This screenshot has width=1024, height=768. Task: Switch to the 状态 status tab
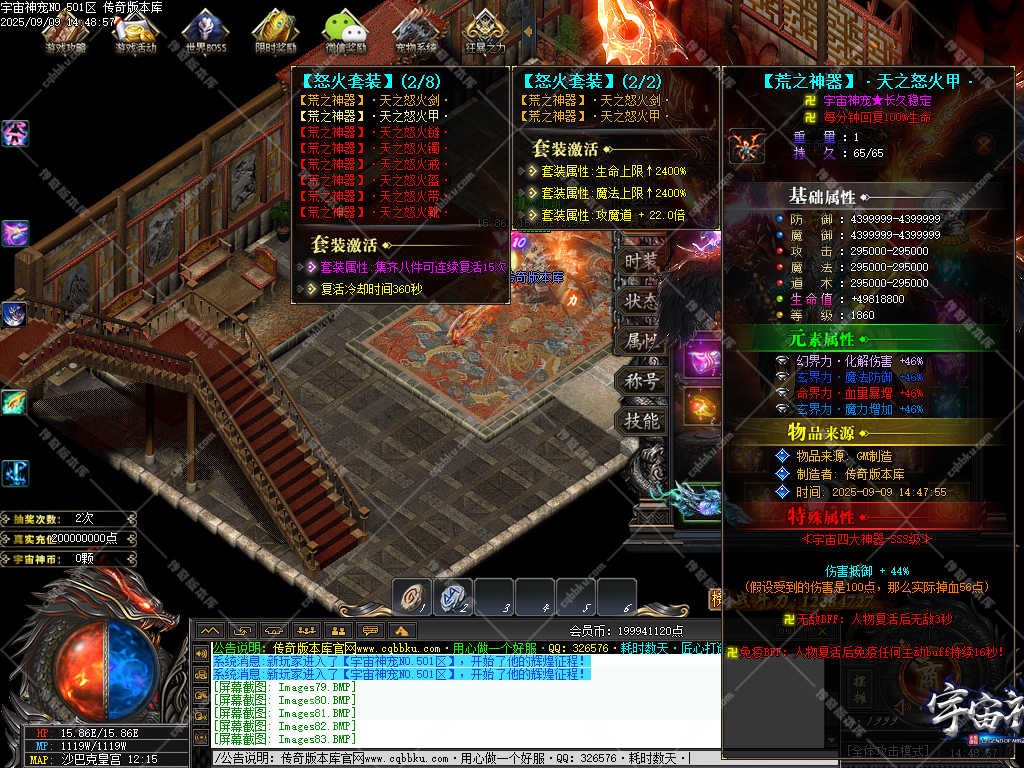641,300
